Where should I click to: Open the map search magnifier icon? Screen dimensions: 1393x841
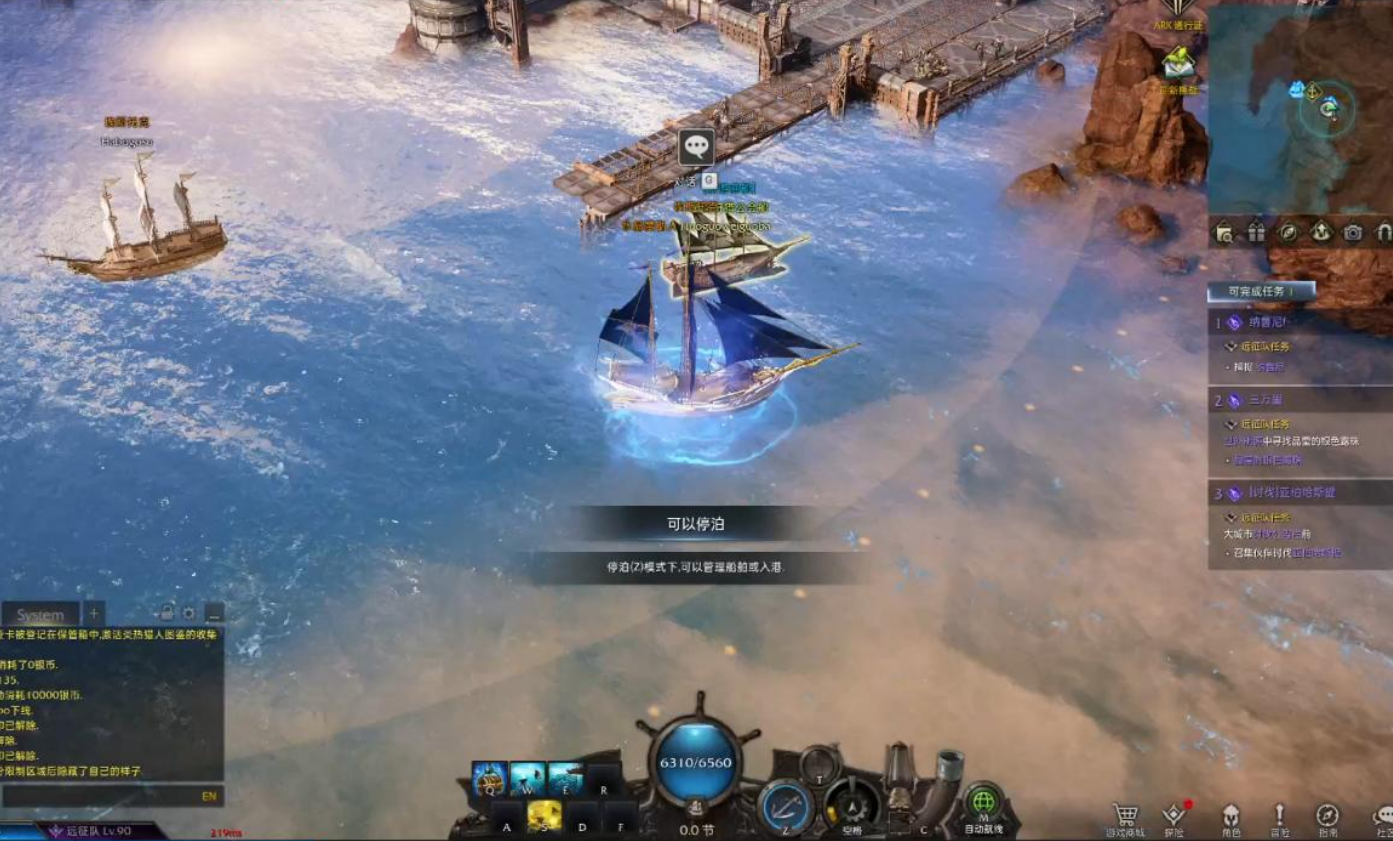(1224, 233)
